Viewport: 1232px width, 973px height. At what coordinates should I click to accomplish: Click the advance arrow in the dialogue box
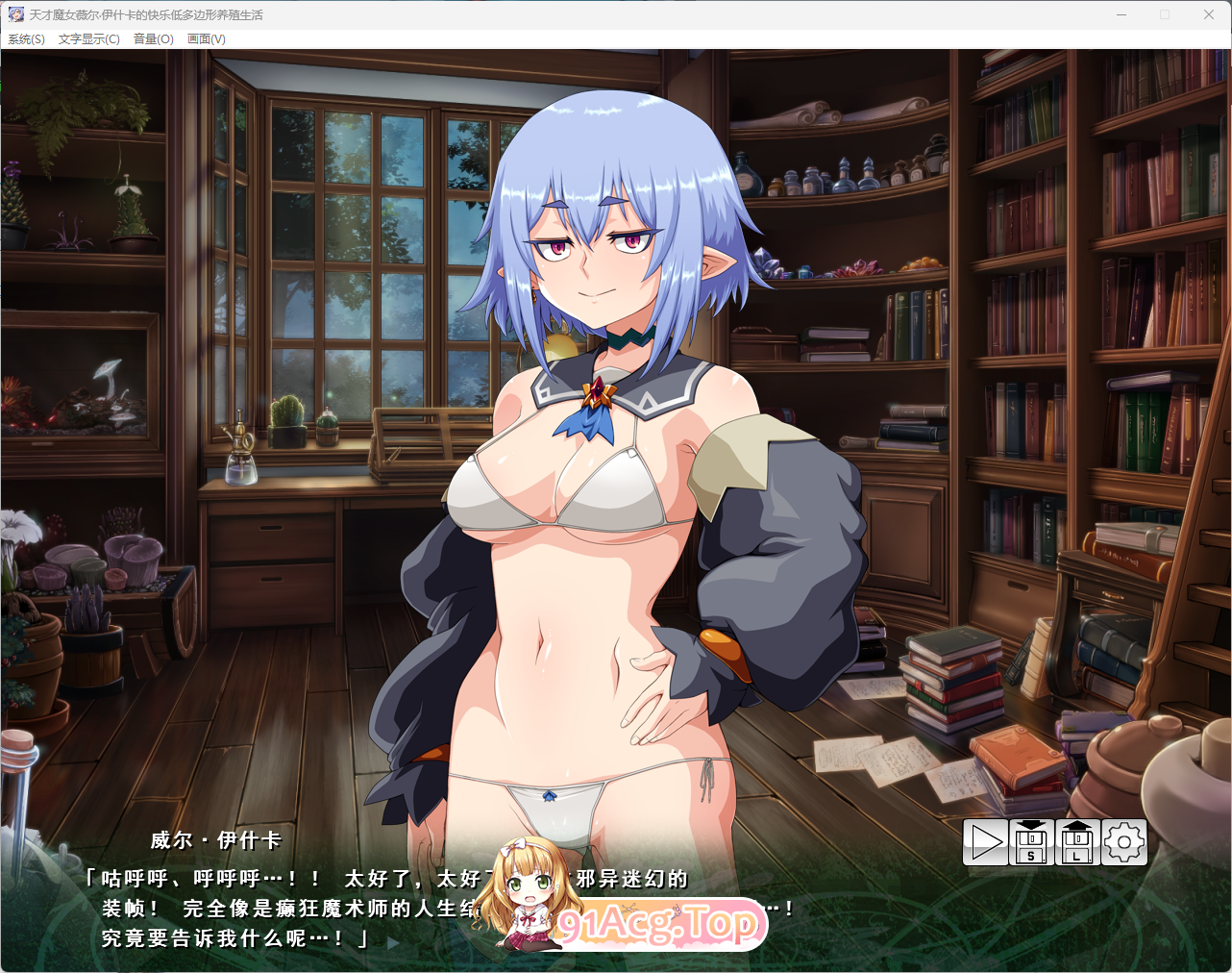[x=392, y=943]
